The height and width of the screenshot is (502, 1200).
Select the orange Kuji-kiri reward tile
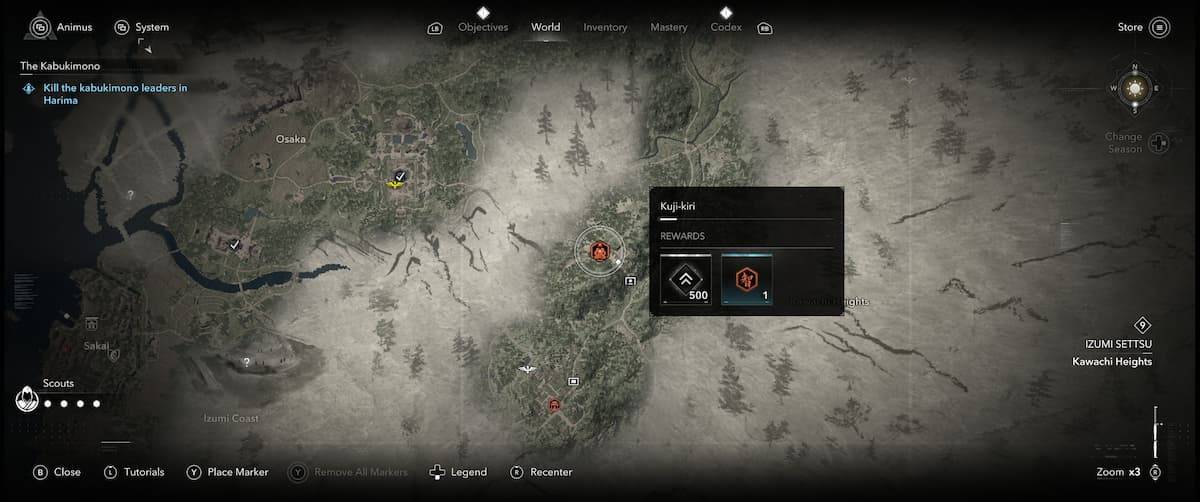[746, 279]
